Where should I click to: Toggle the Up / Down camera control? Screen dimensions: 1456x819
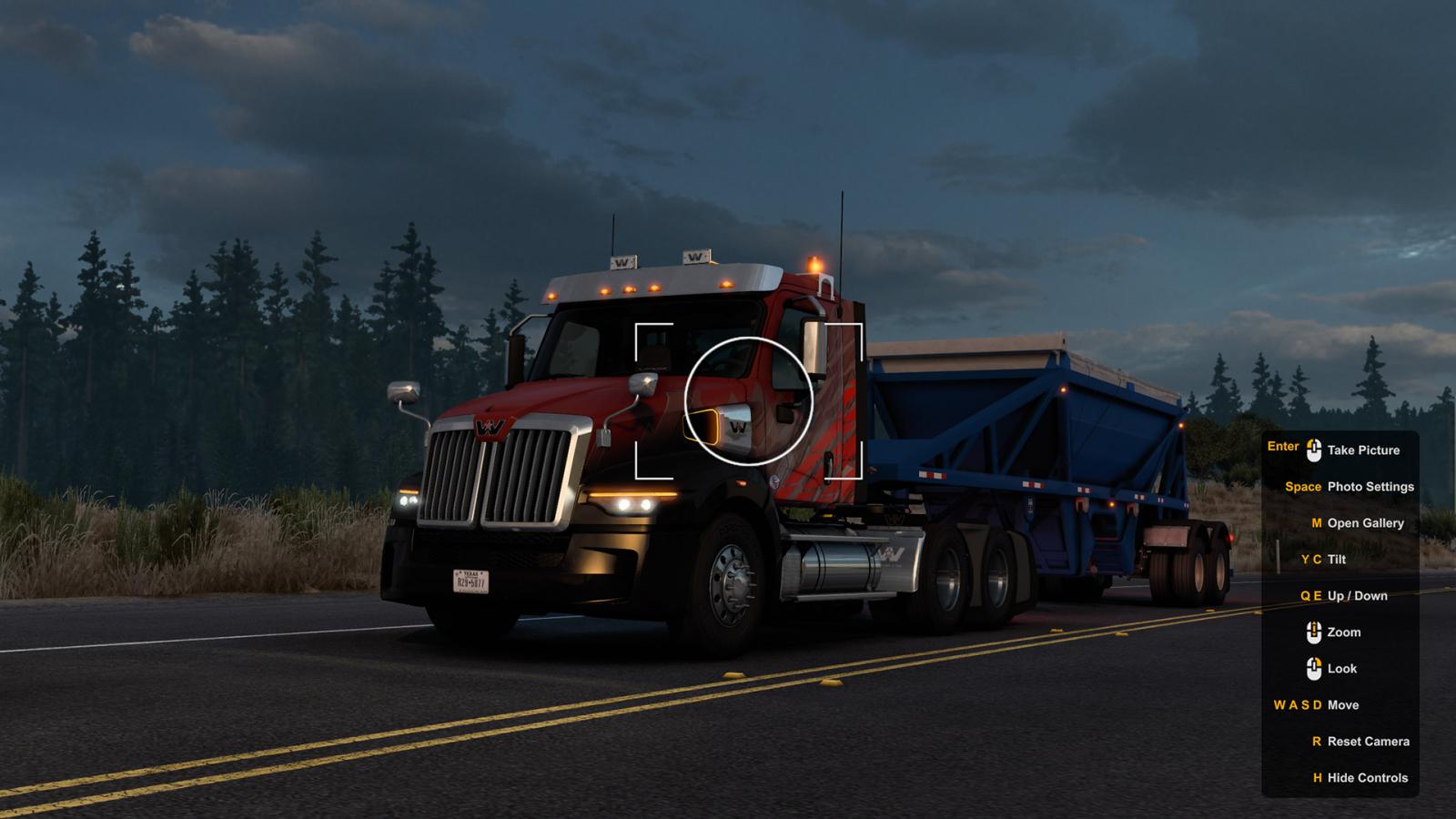(x=1356, y=596)
